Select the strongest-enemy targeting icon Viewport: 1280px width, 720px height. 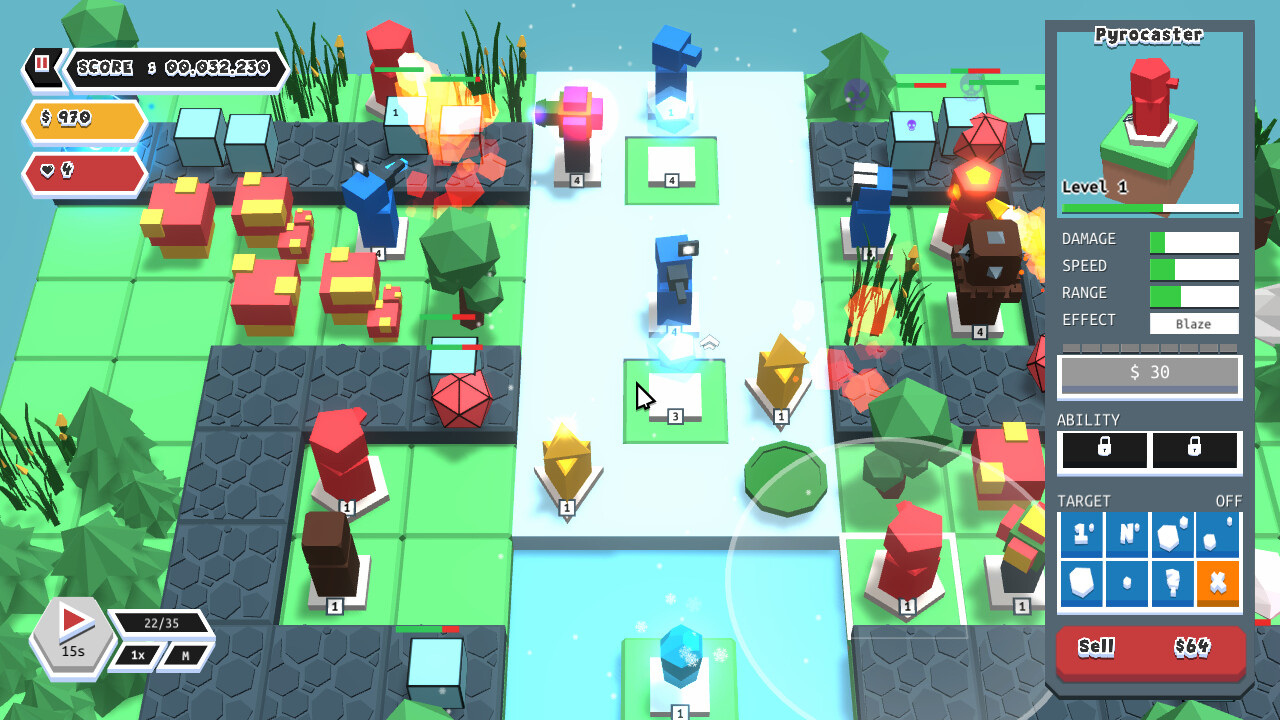coord(1172,535)
